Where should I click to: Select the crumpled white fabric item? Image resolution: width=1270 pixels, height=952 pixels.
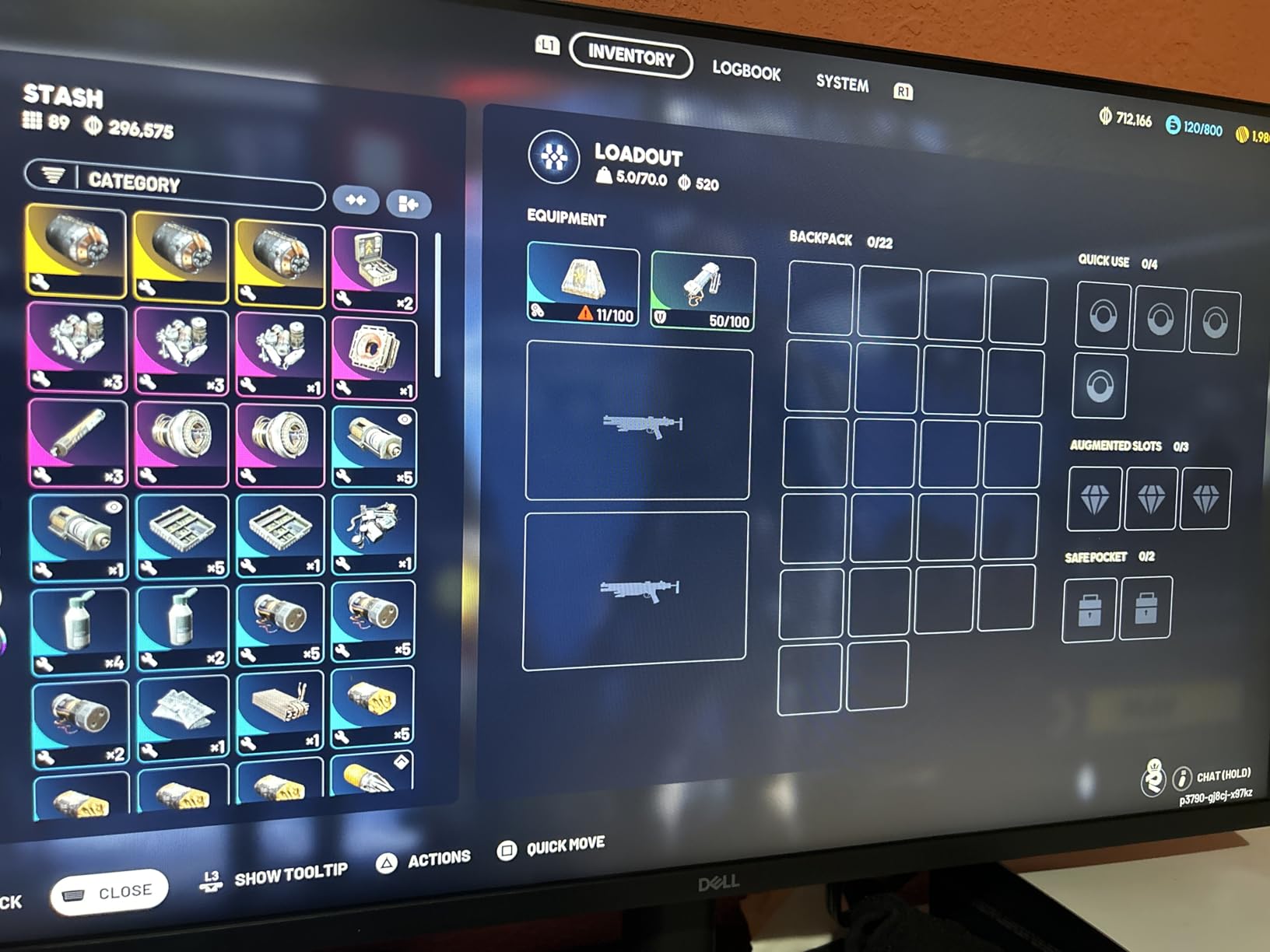[182, 719]
